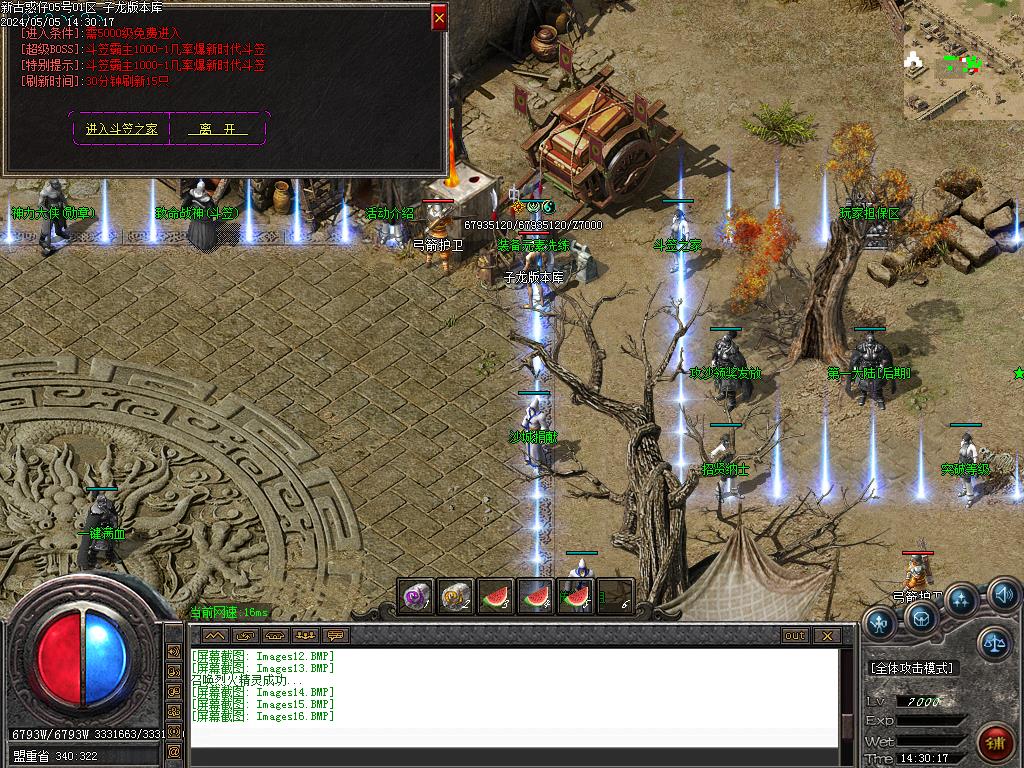Select the watermelon in hotbar slot 4
This screenshot has width=1024, height=768.
pyautogui.click(x=535, y=597)
